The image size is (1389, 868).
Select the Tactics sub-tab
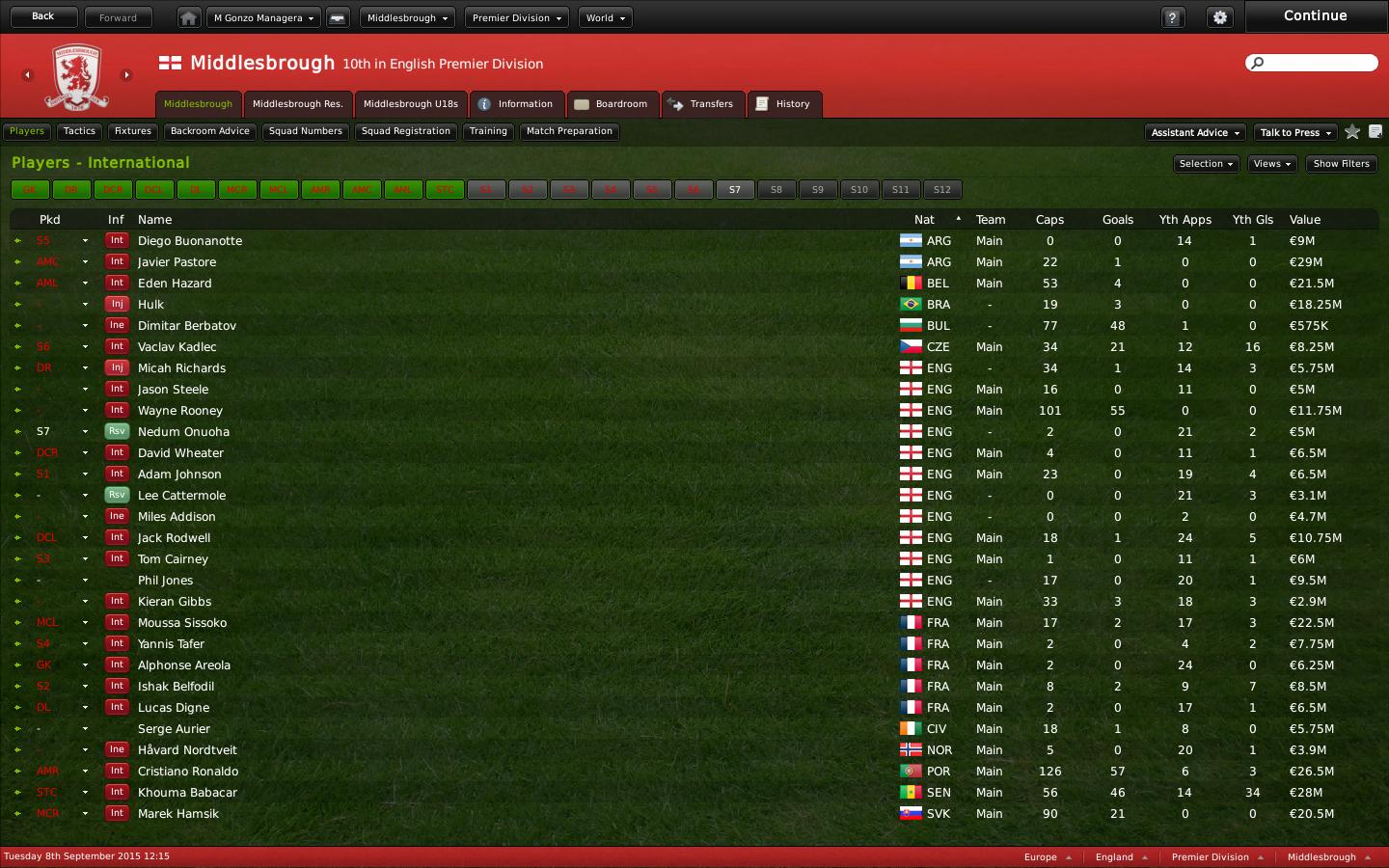[x=79, y=131]
